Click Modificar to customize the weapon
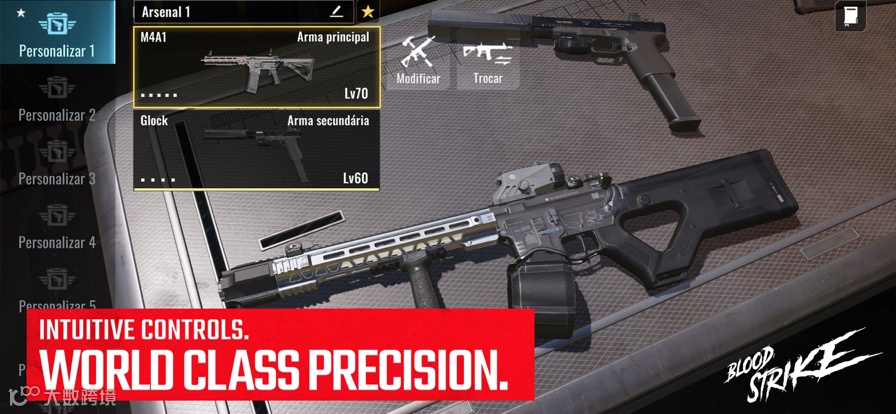 click(418, 59)
